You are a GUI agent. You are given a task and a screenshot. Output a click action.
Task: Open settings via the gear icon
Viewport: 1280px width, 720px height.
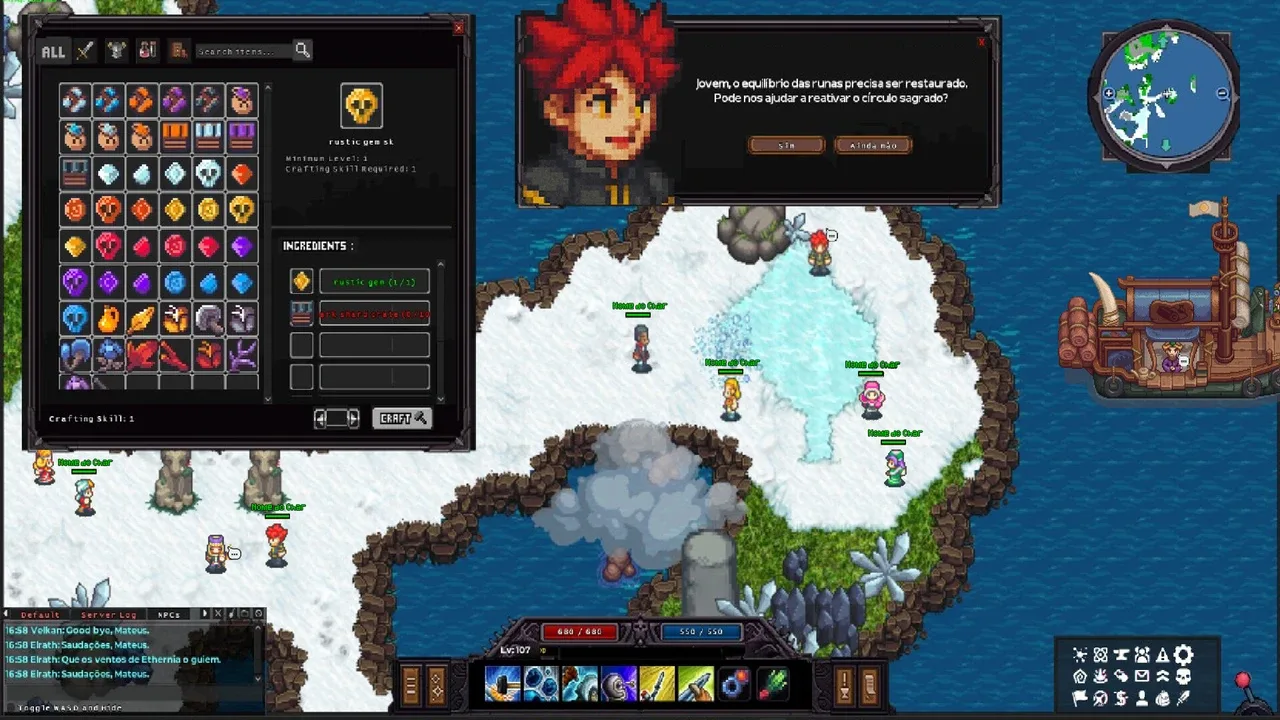pos(1183,655)
